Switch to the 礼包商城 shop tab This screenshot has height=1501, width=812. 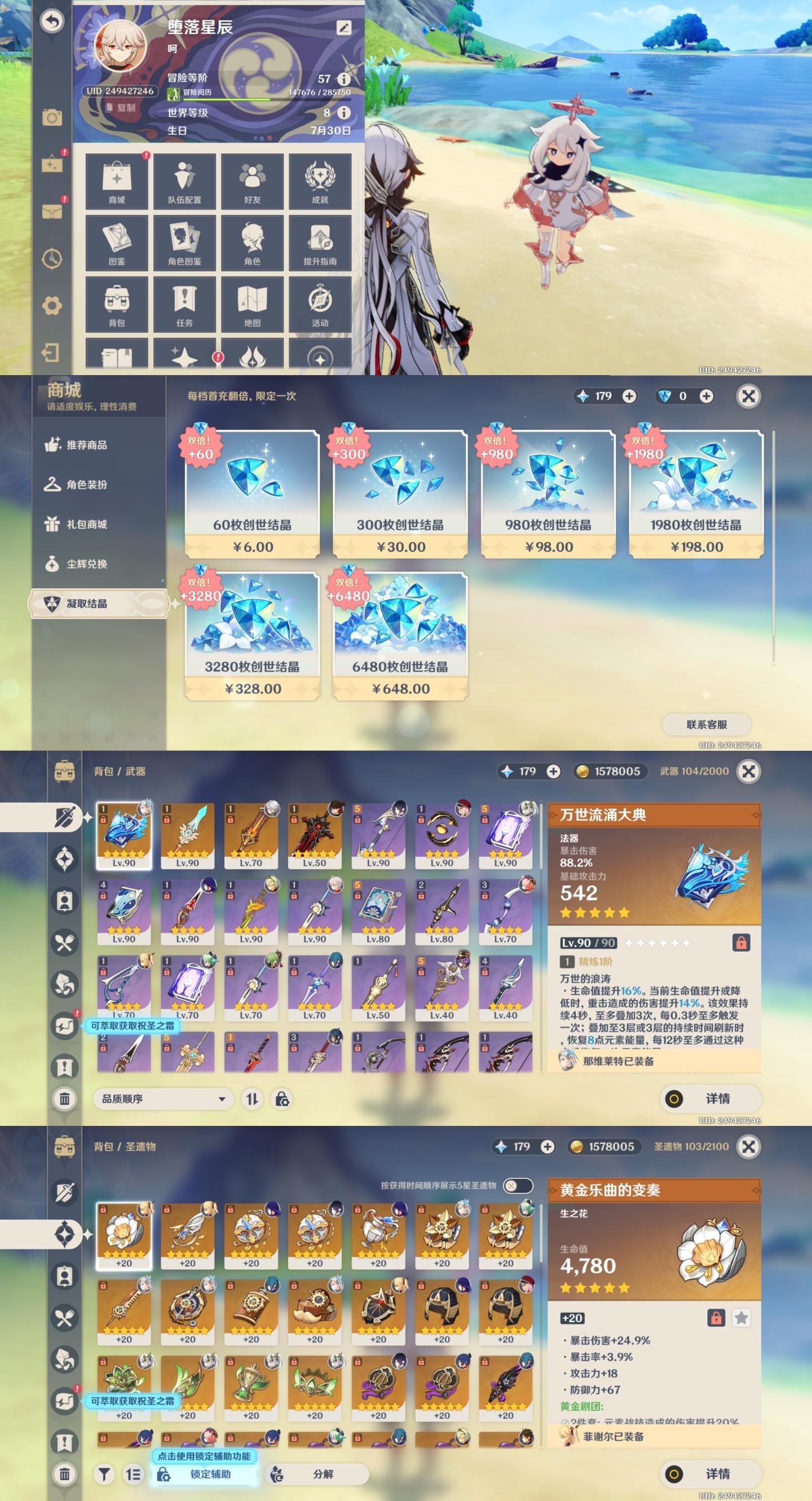click(86, 525)
